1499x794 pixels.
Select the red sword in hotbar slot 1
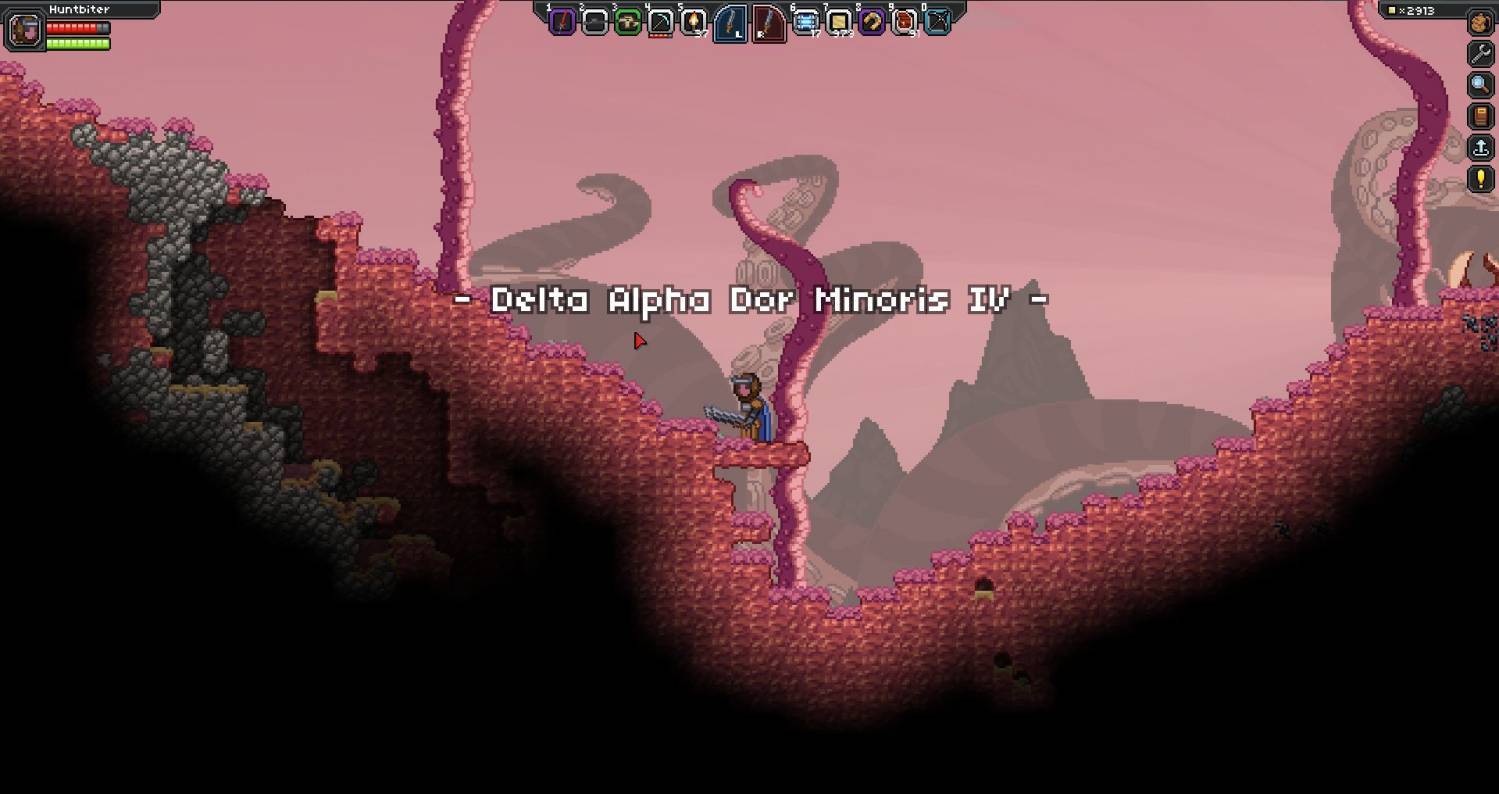(563, 21)
